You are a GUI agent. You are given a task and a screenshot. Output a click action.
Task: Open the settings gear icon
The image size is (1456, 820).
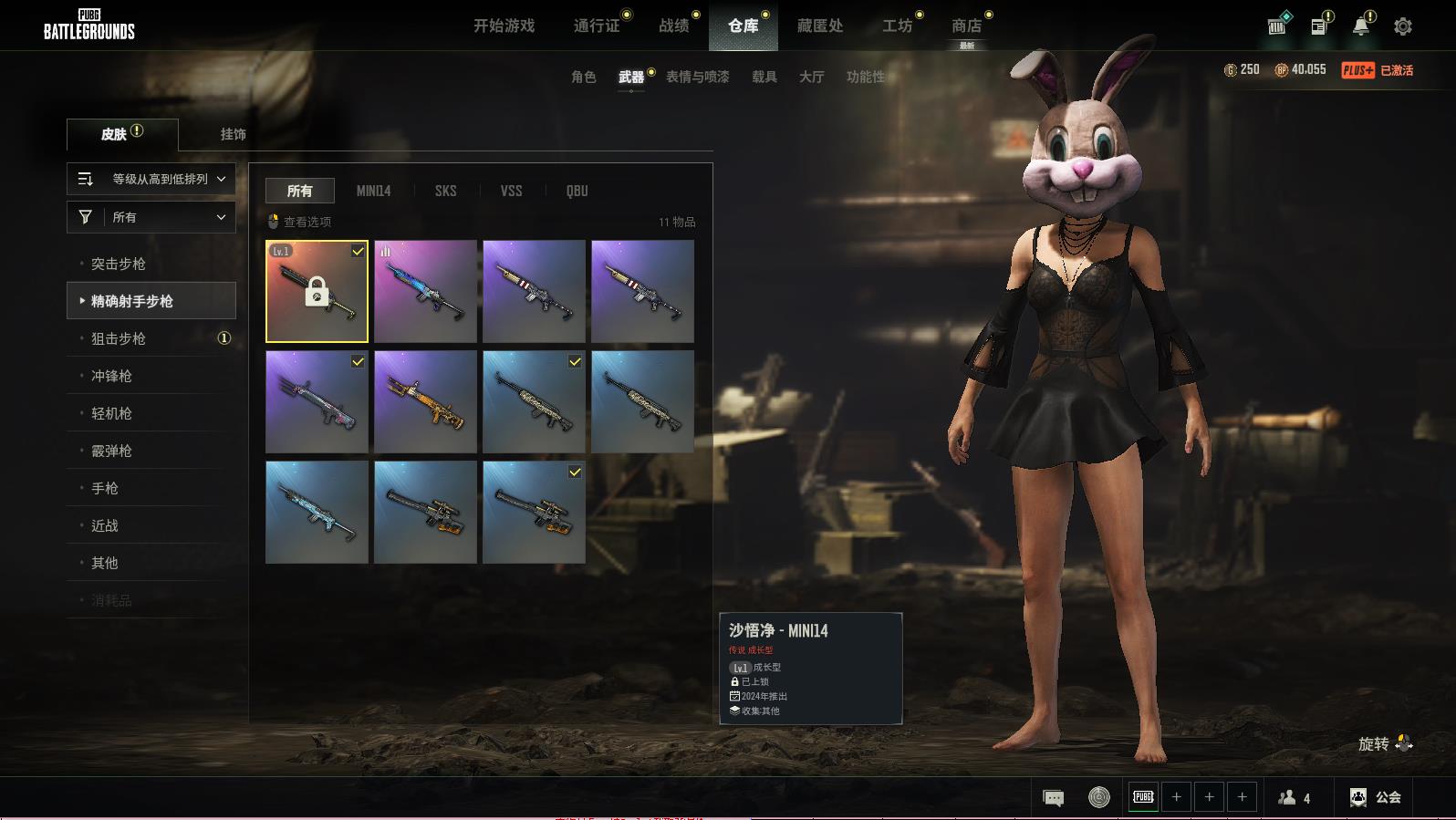(1403, 26)
